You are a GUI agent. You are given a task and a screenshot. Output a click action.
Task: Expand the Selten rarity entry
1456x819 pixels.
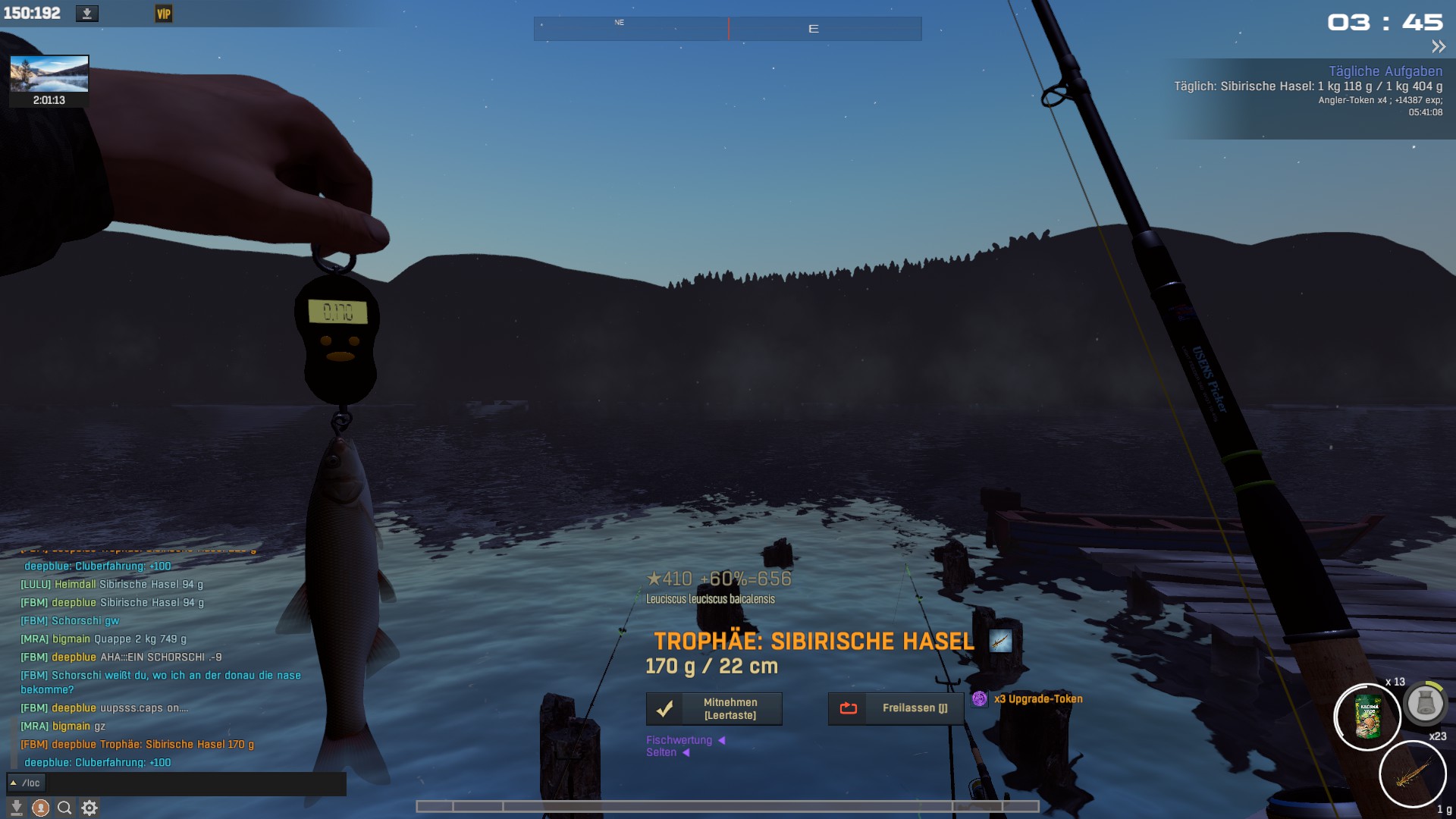coord(661,752)
